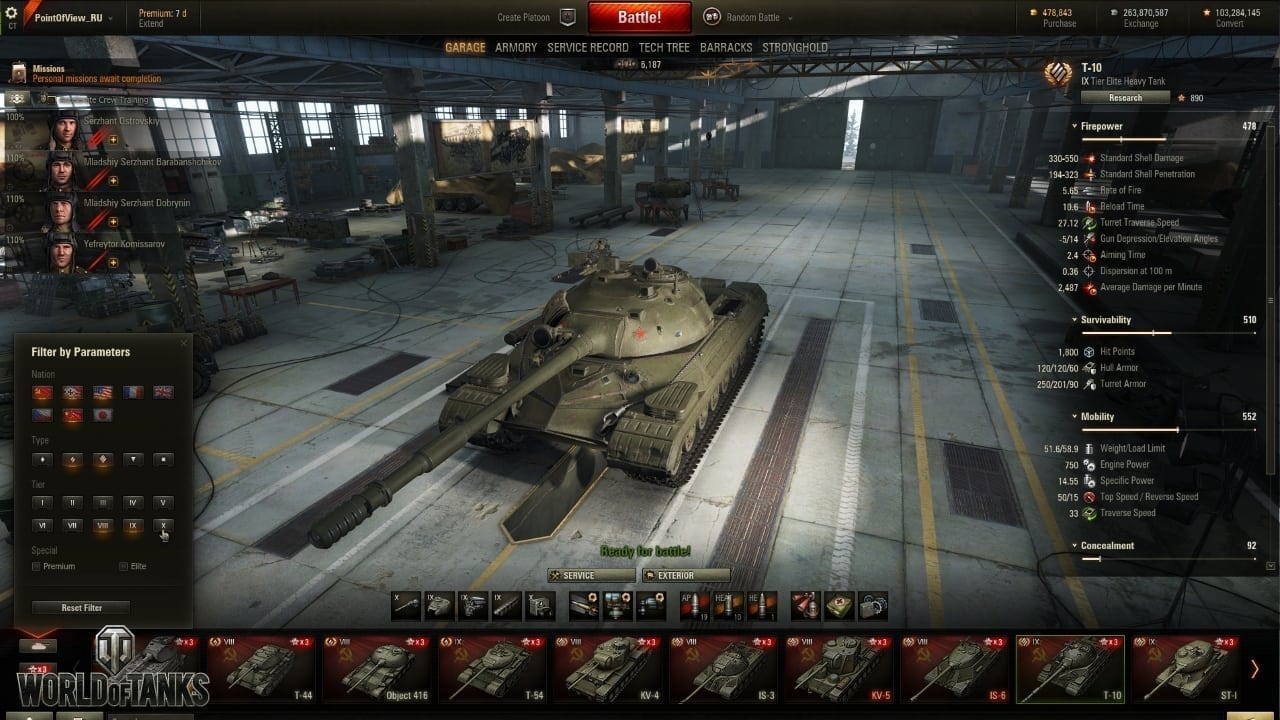The width and height of the screenshot is (1280, 720).
Task: Open the Stronghold tab
Action: [795, 47]
